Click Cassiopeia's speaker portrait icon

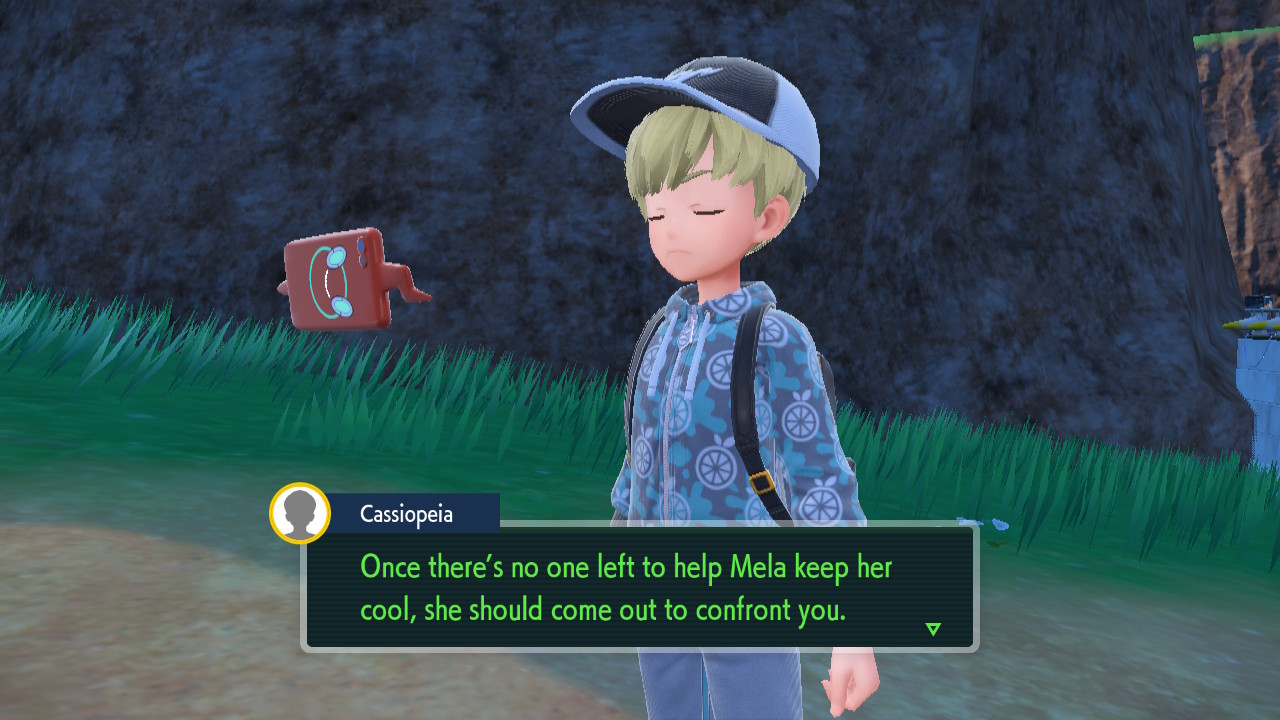[x=300, y=513]
